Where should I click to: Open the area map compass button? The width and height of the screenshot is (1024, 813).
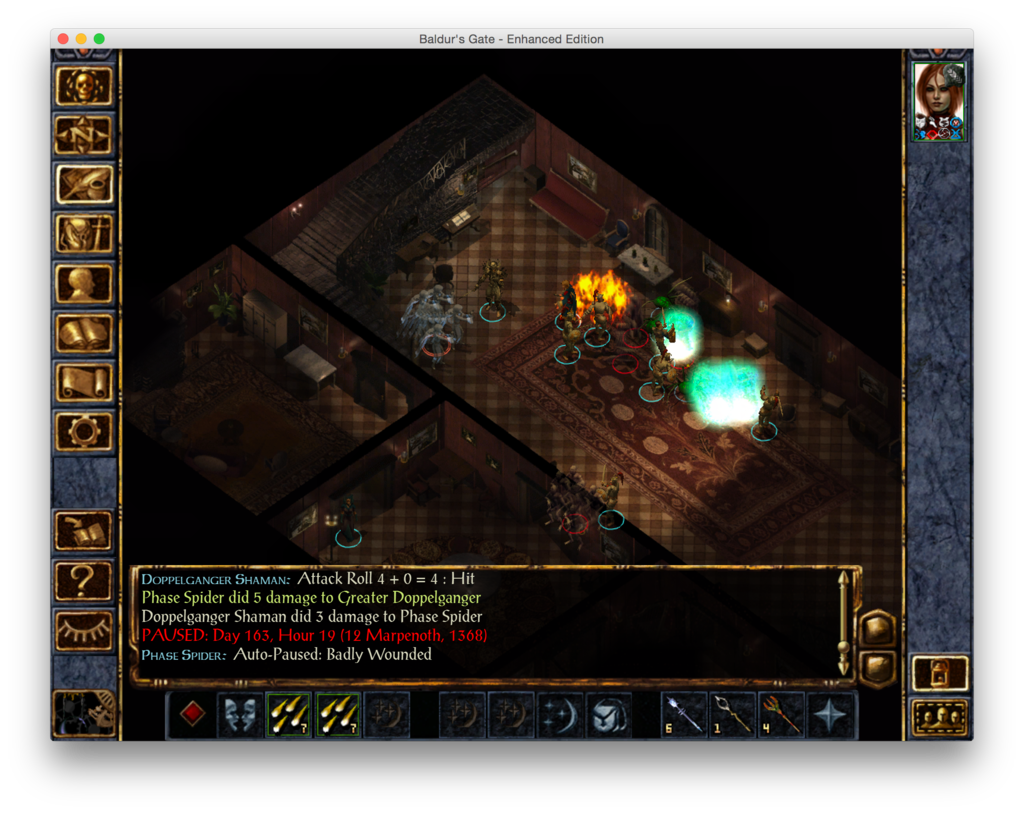click(84, 135)
